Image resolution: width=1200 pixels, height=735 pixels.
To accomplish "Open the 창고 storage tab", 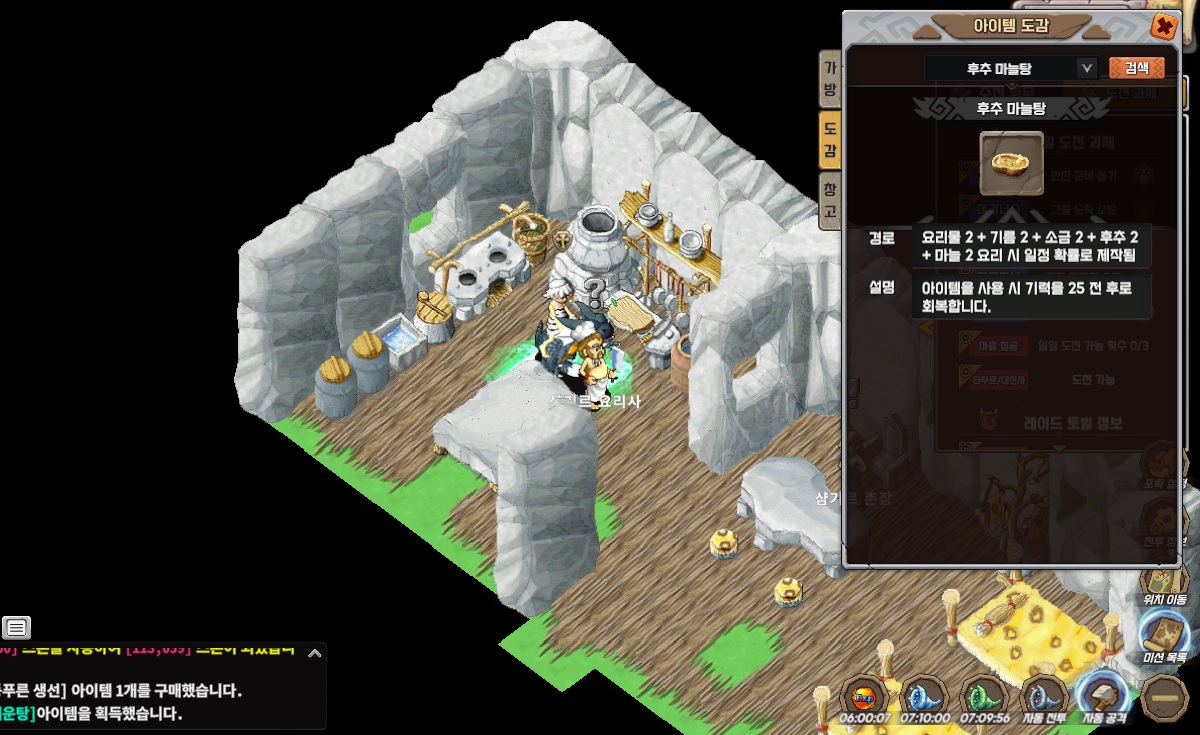I will point(830,200).
